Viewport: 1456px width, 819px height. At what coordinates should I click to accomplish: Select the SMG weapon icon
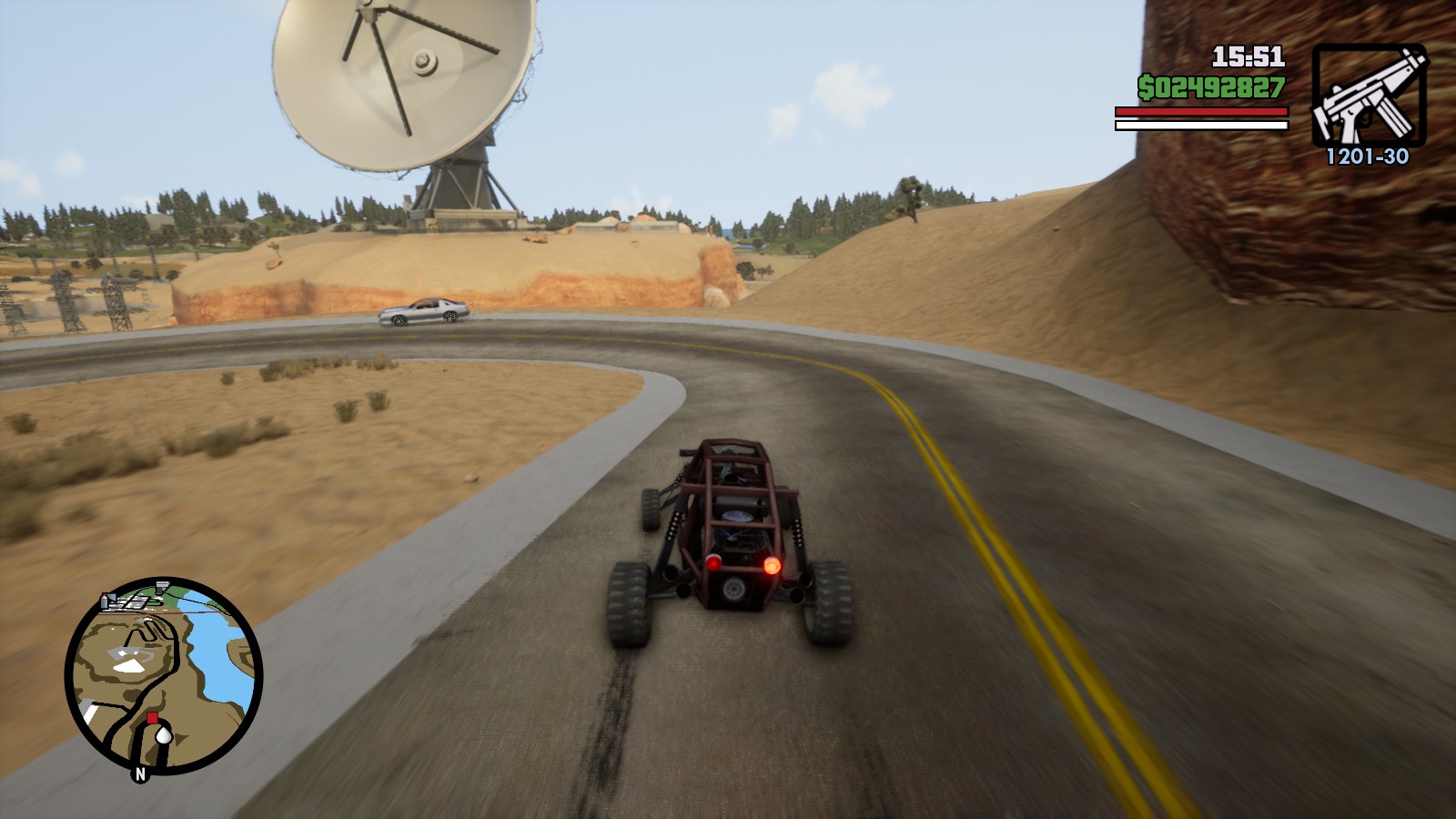[1369, 95]
